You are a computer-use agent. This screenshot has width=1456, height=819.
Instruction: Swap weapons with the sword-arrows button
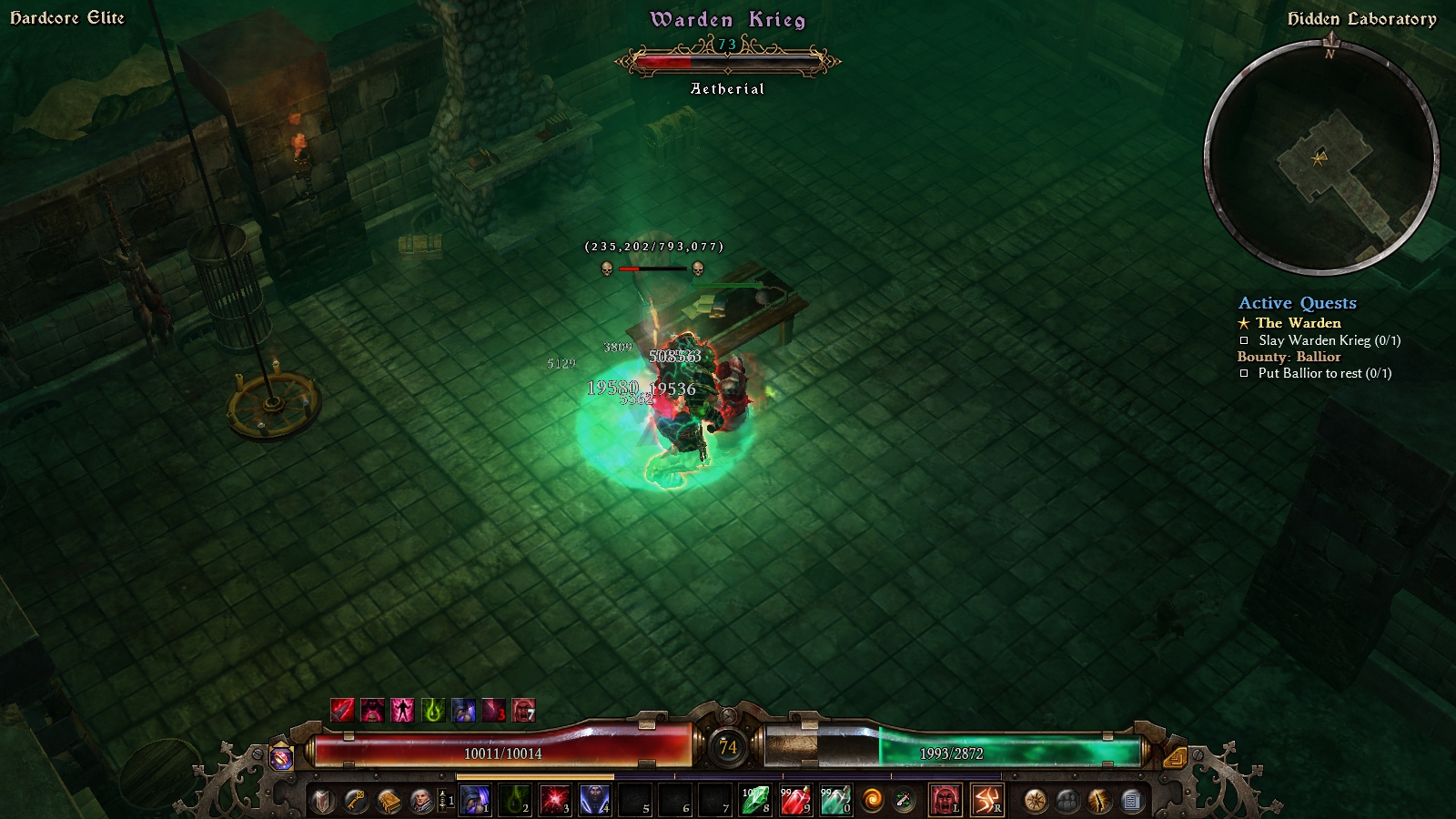tap(904, 801)
